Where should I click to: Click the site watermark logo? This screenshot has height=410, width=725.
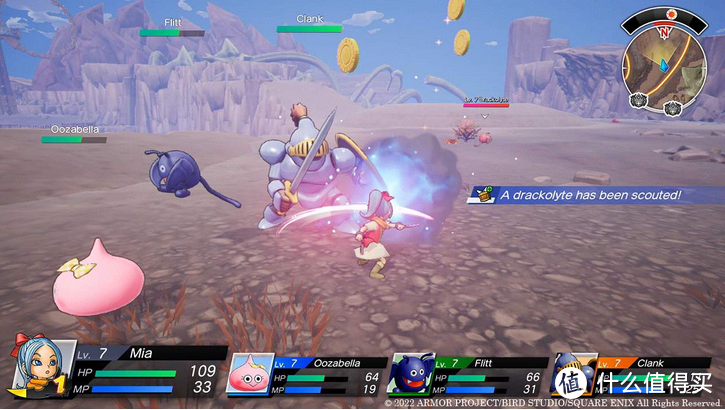(649, 384)
